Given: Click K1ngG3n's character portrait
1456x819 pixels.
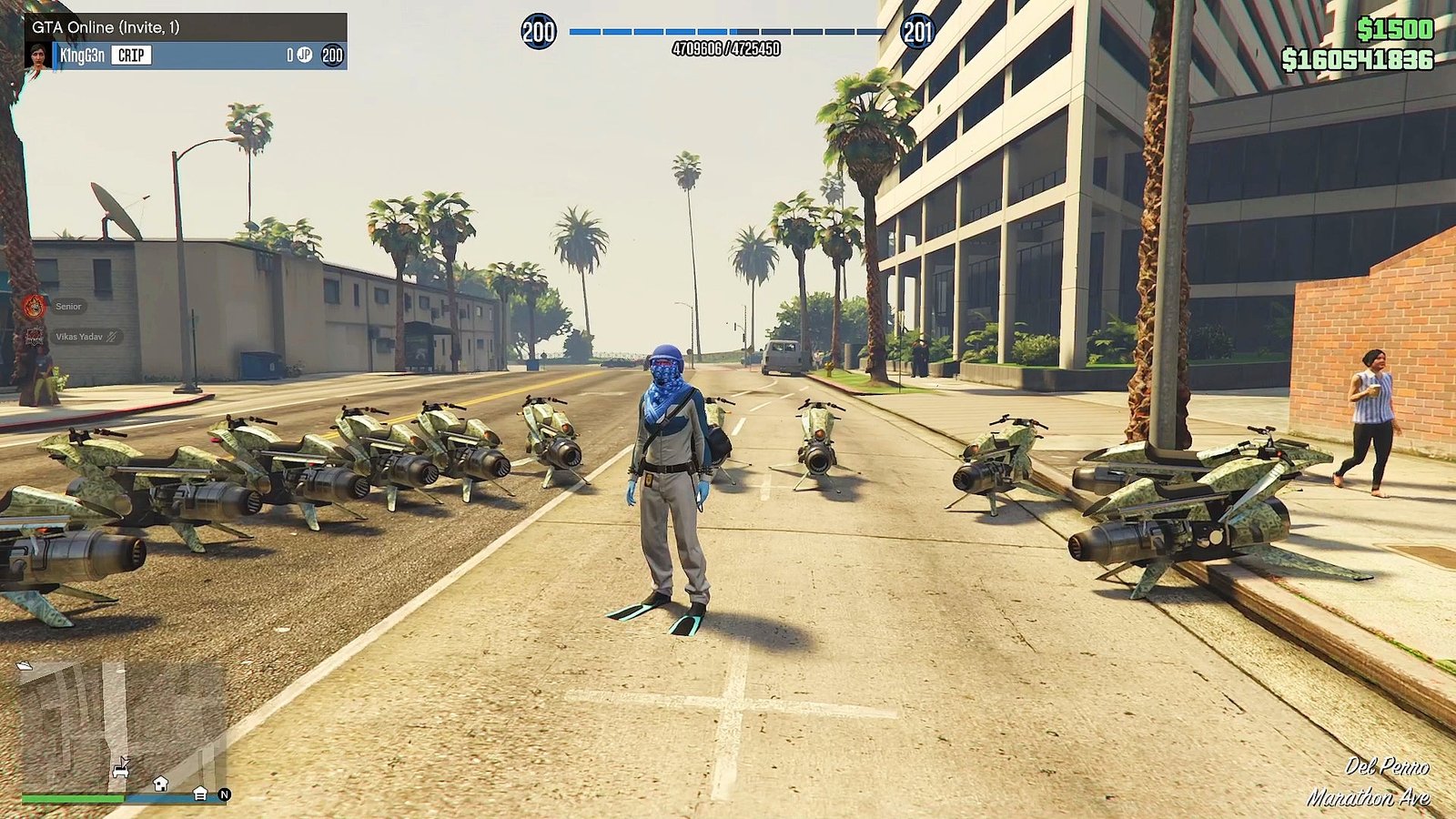Looking at the screenshot, I should 38,56.
